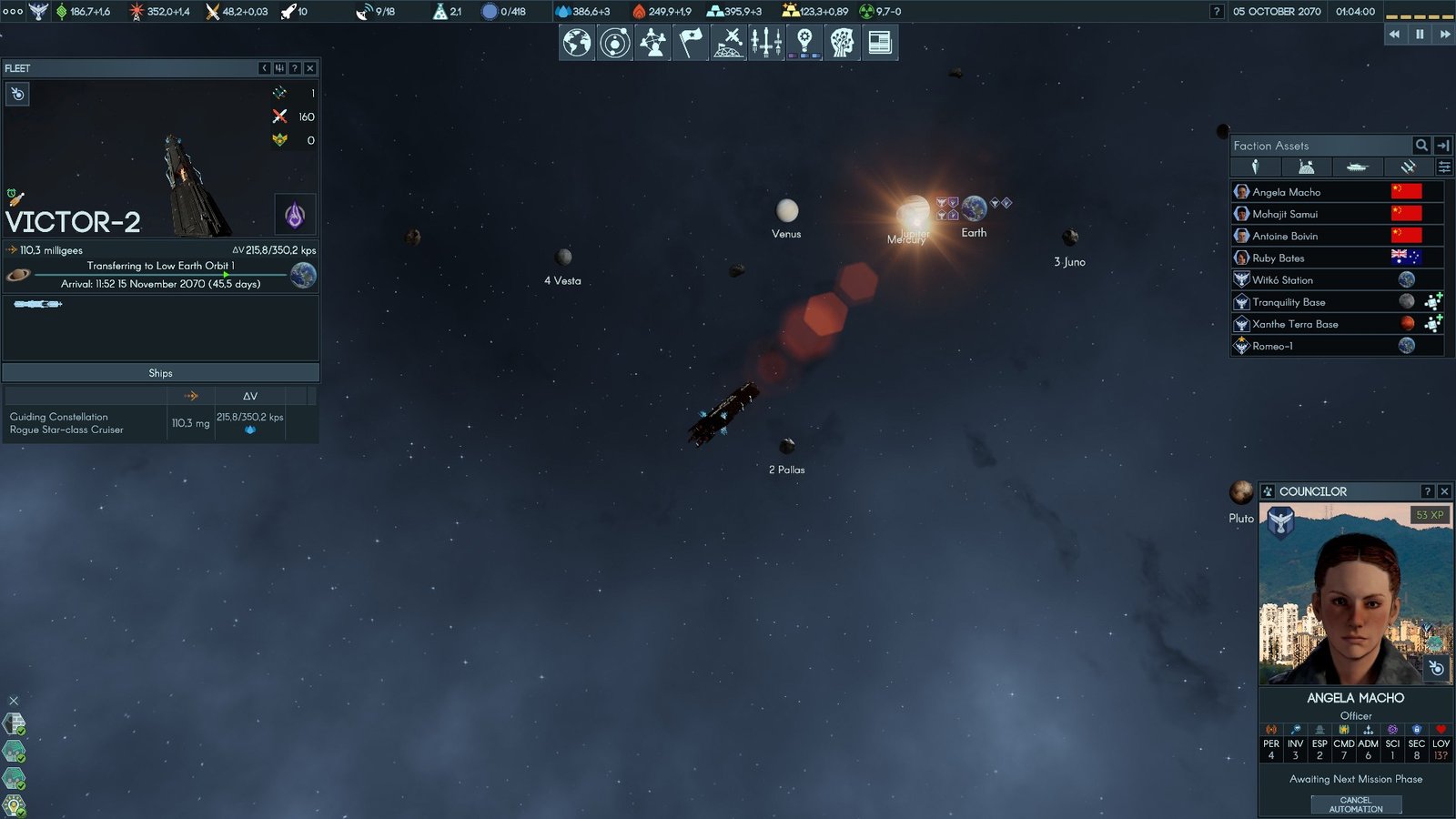This screenshot has width=1456, height=819.
Task: Select Mohajit Samui in Faction Assets
Action: pos(1285,214)
